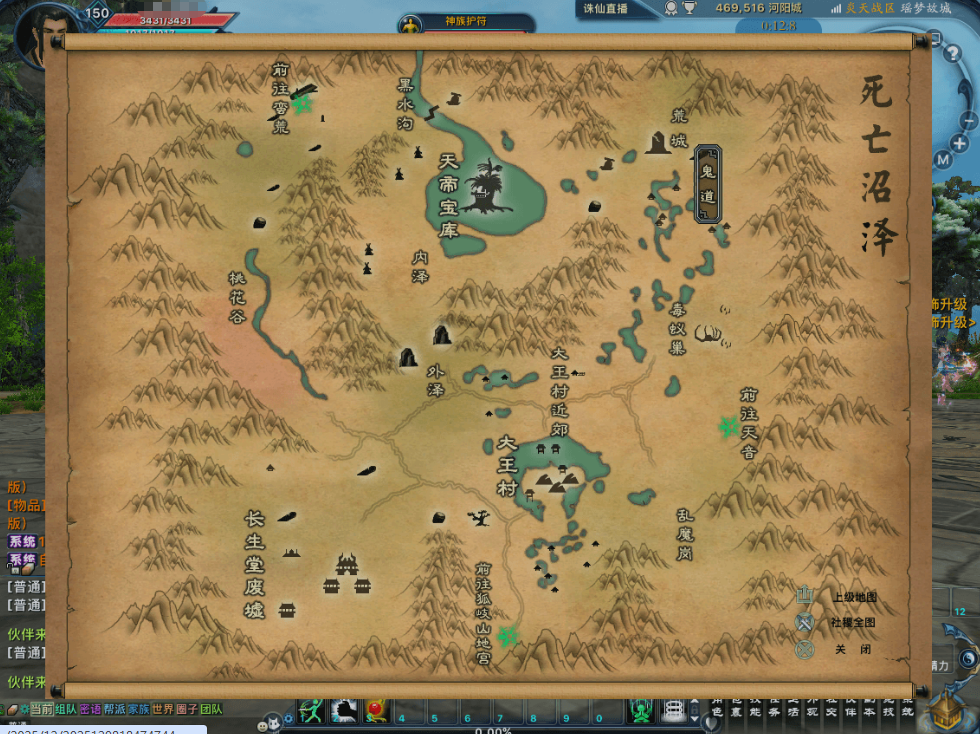Screen dimensions: 980x734
Task: Switch chat to the 组队 tab
Action: coord(66,709)
